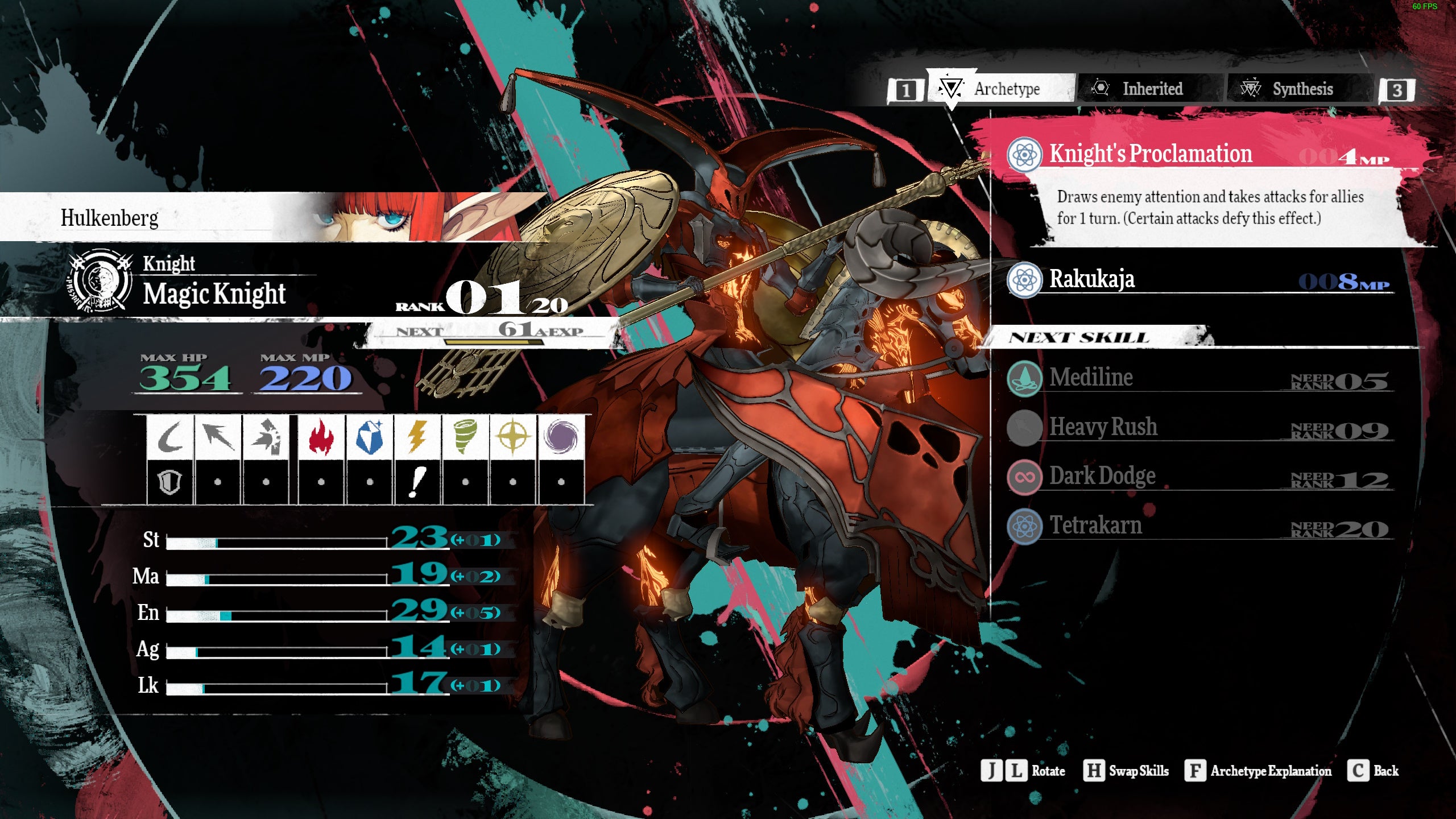Image resolution: width=1456 pixels, height=819 pixels.
Task: Highlight the Mediline next skill
Action: coord(1091,378)
